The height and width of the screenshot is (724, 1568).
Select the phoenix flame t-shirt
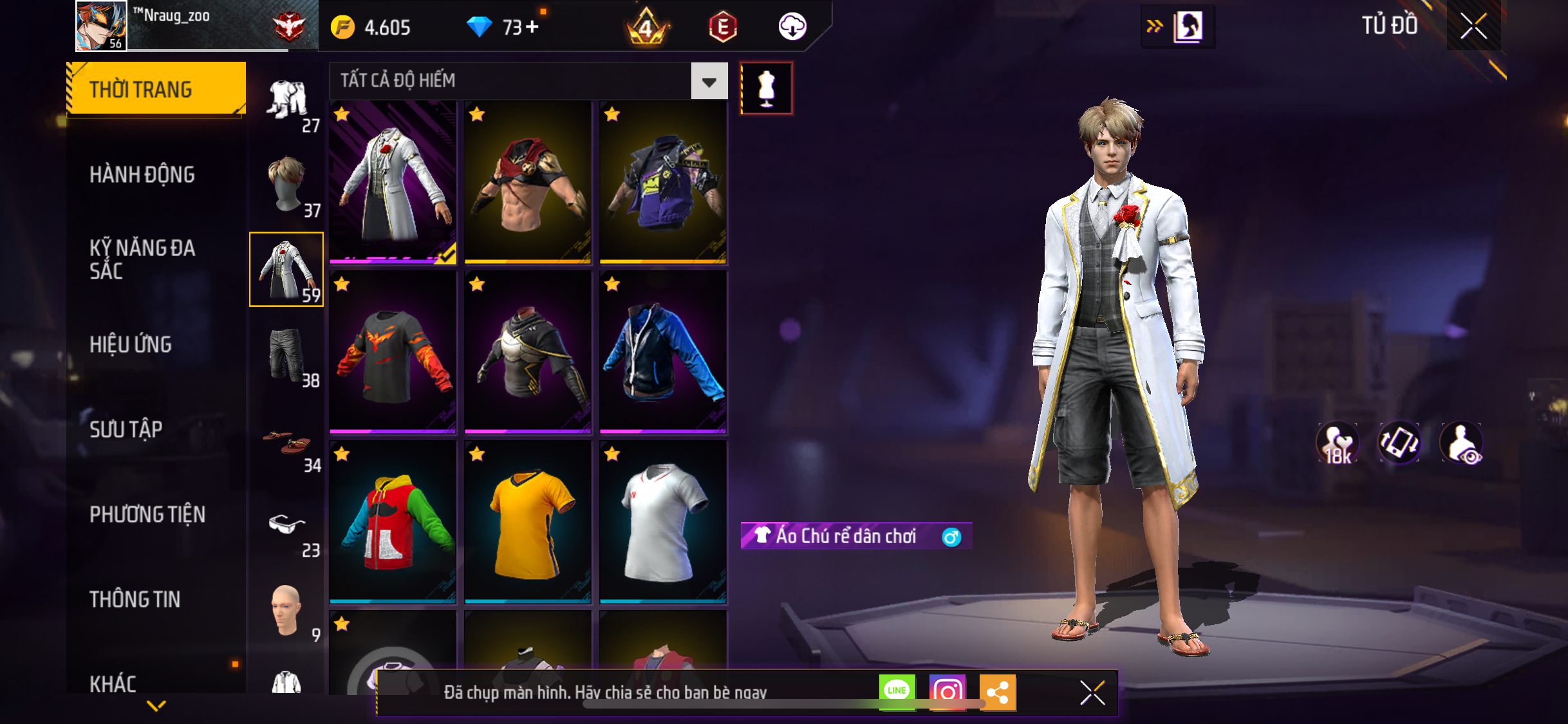coord(393,352)
